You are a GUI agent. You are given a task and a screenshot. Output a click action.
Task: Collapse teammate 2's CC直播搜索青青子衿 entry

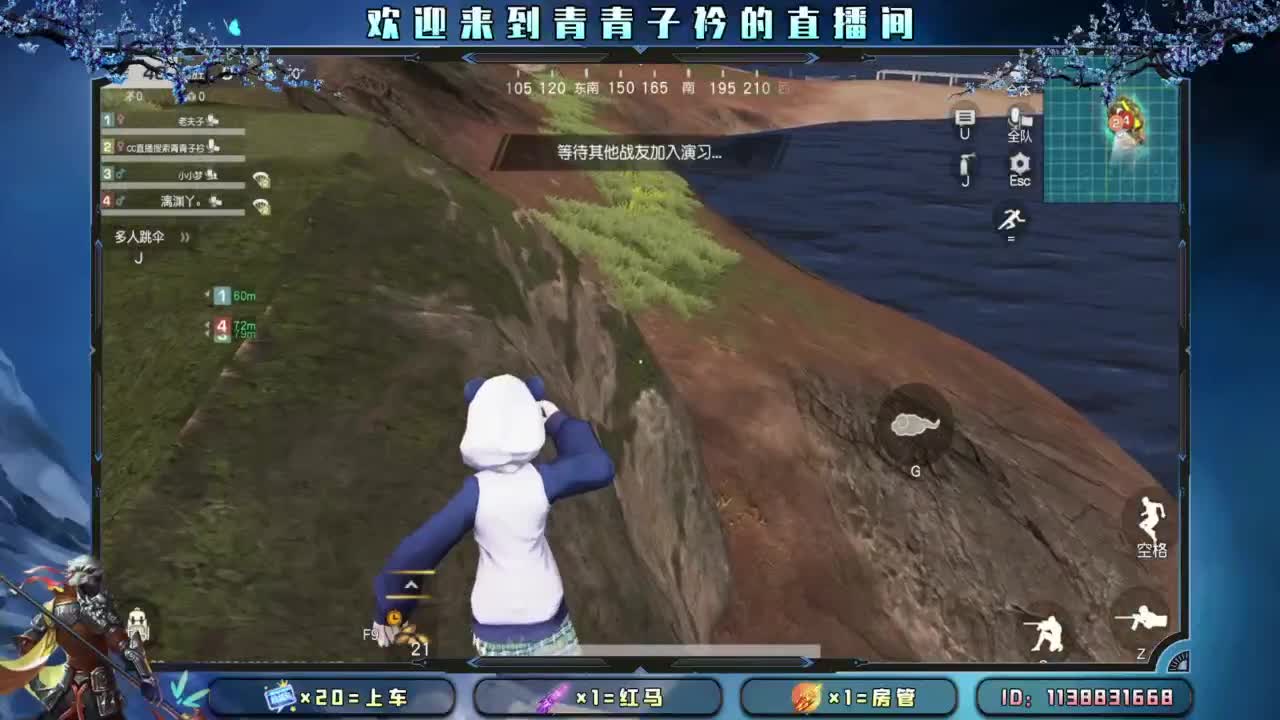pyautogui.click(x=213, y=148)
